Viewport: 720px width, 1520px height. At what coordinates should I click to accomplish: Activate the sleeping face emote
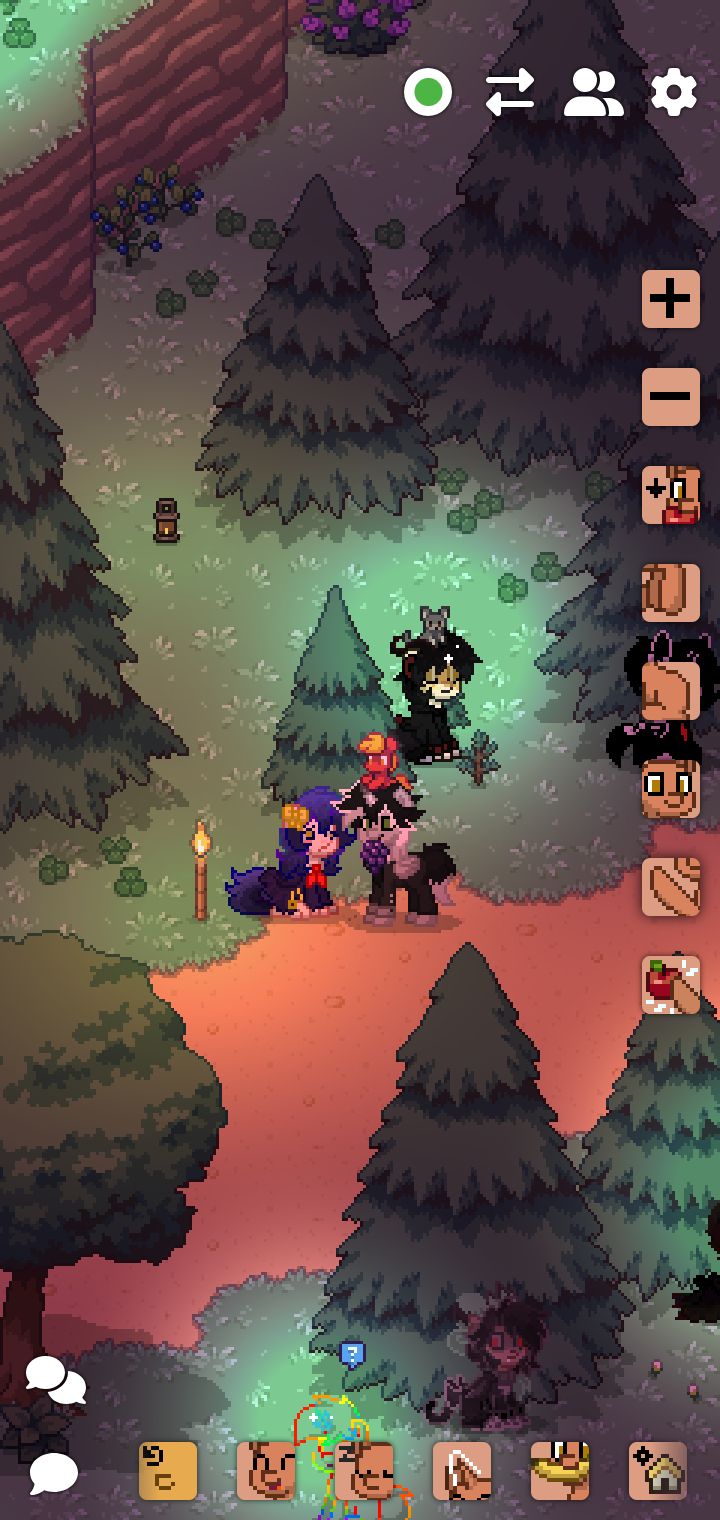pyautogui.click(x=364, y=1471)
